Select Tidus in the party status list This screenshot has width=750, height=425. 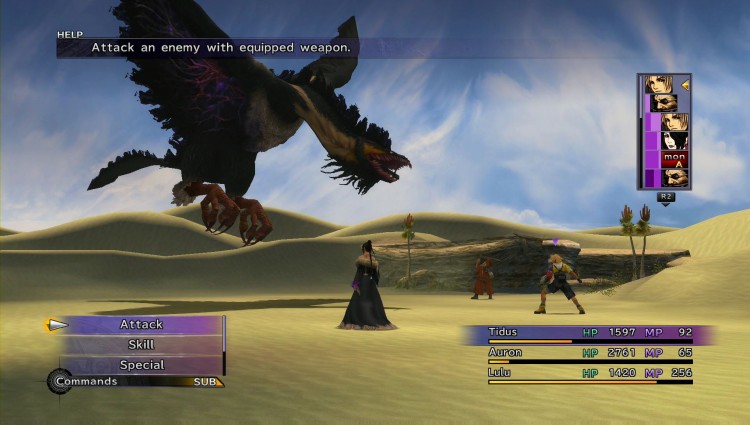click(504, 330)
